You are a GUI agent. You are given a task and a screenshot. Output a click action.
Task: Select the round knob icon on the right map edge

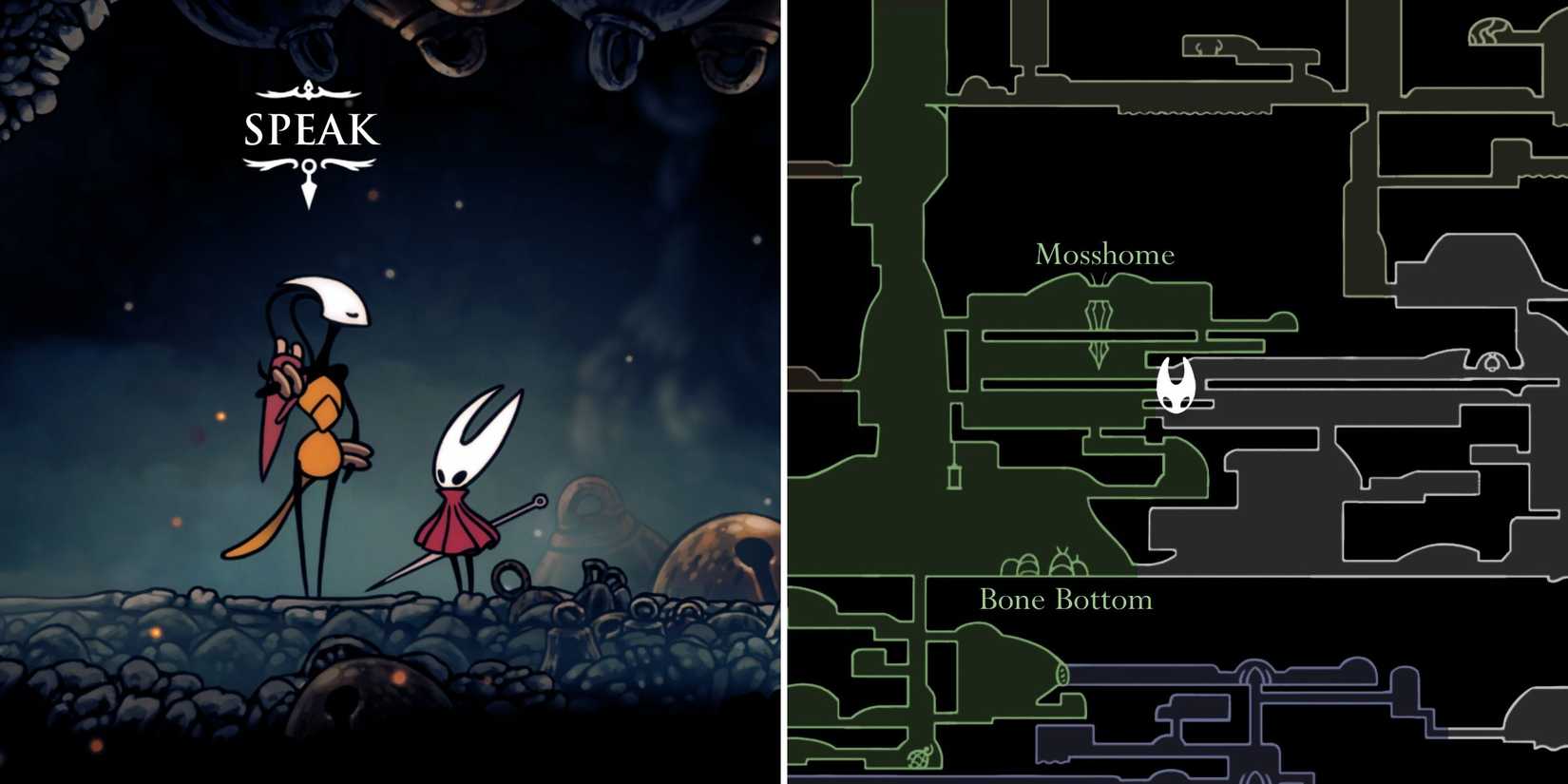pyautogui.click(x=1492, y=363)
